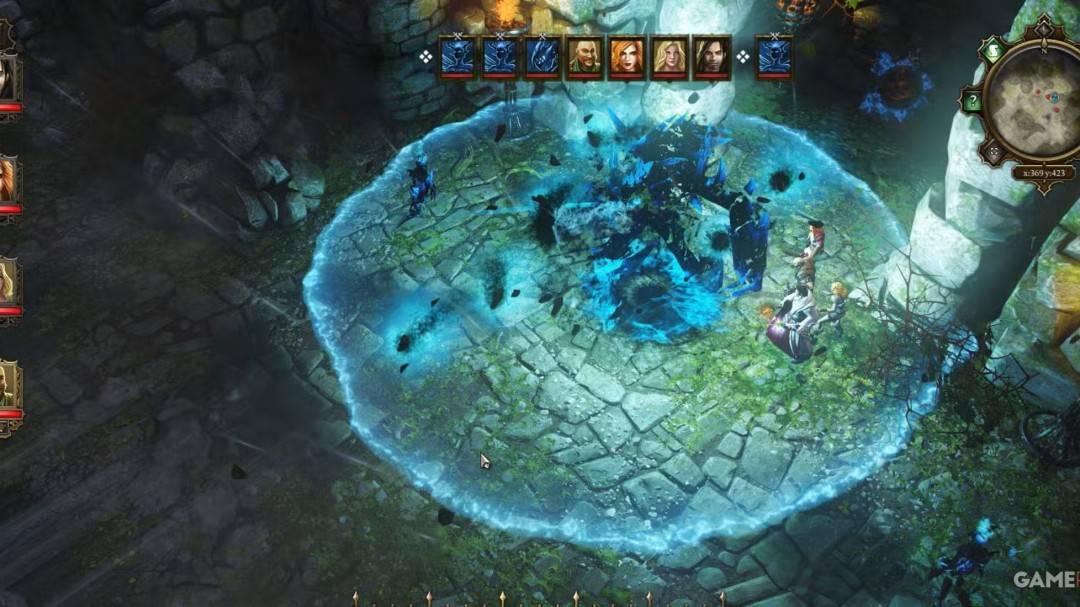Click the grey diamond button below the question mark
The width and height of the screenshot is (1080, 607).
coord(992,152)
